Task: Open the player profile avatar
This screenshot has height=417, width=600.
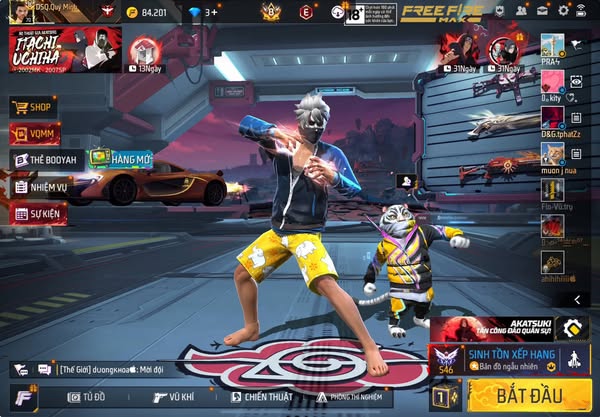Action: click(x=12, y=11)
